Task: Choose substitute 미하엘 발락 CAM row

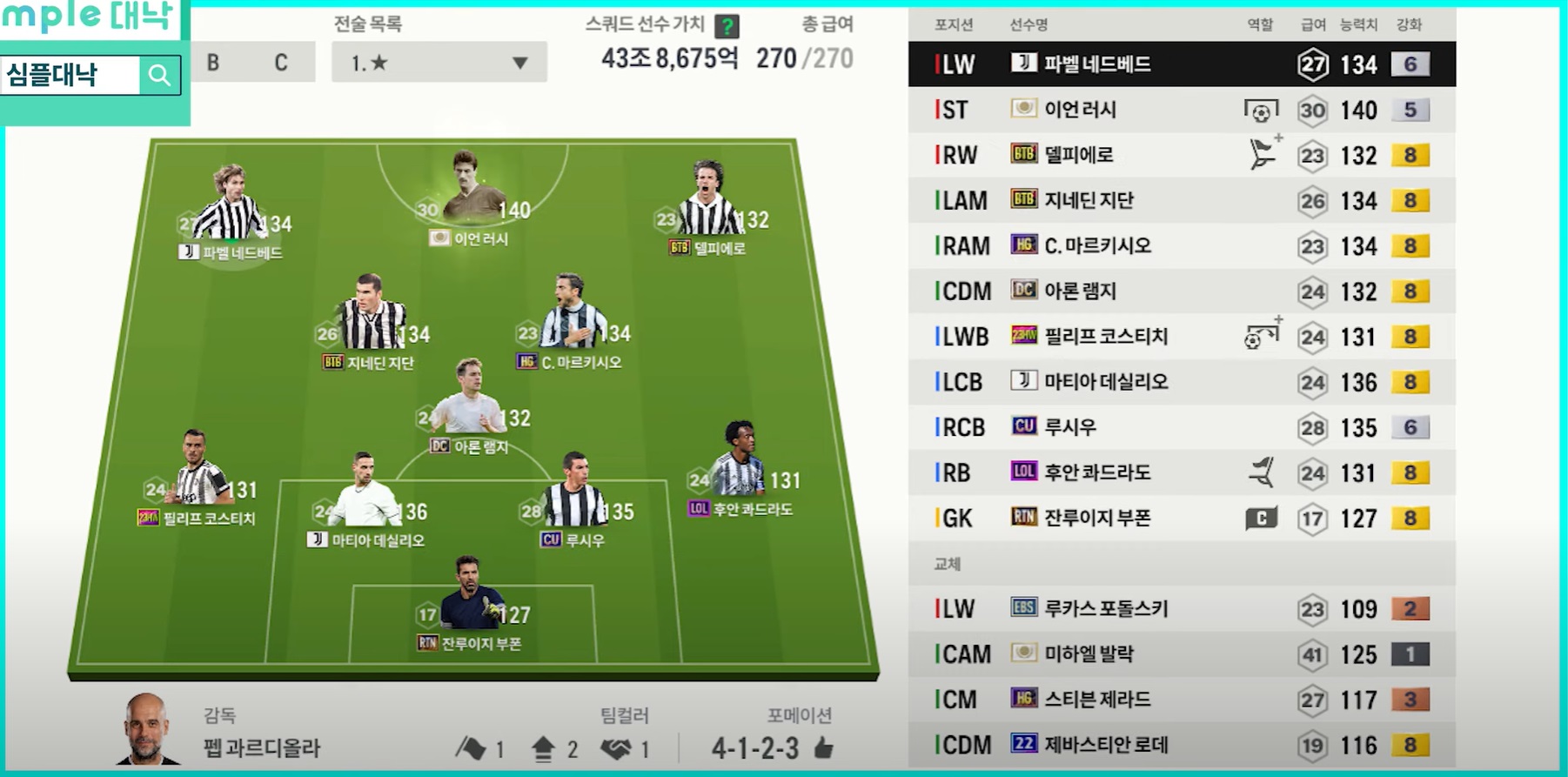Action: tap(1181, 654)
